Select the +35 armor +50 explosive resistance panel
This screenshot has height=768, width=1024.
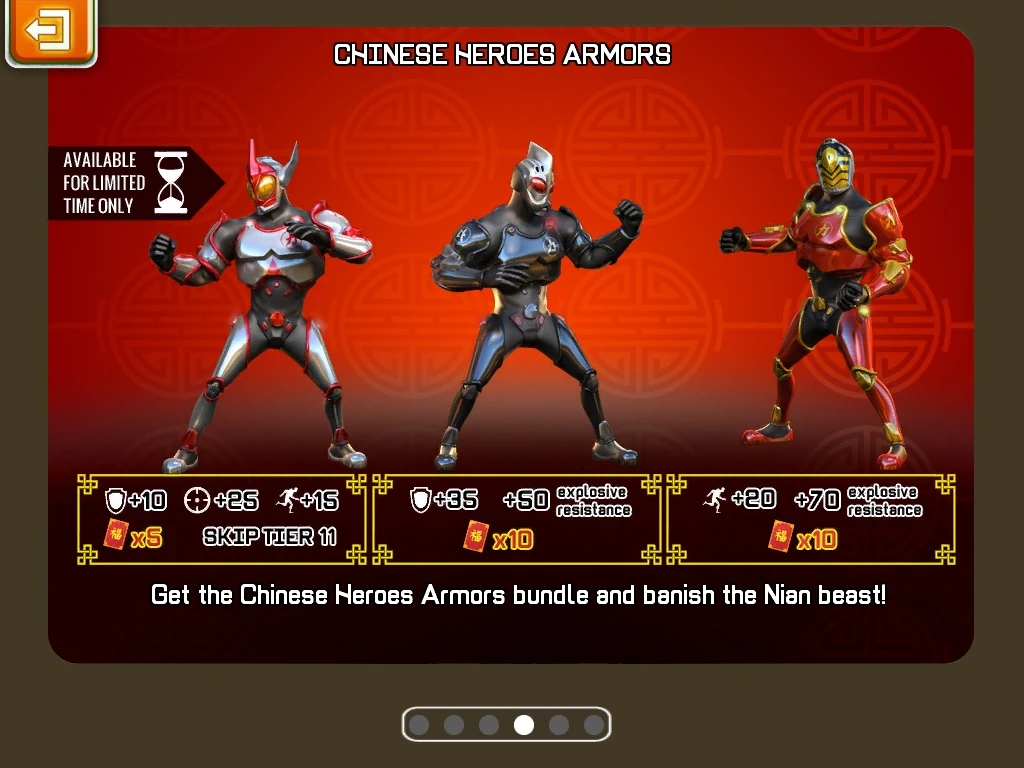coord(517,518)
